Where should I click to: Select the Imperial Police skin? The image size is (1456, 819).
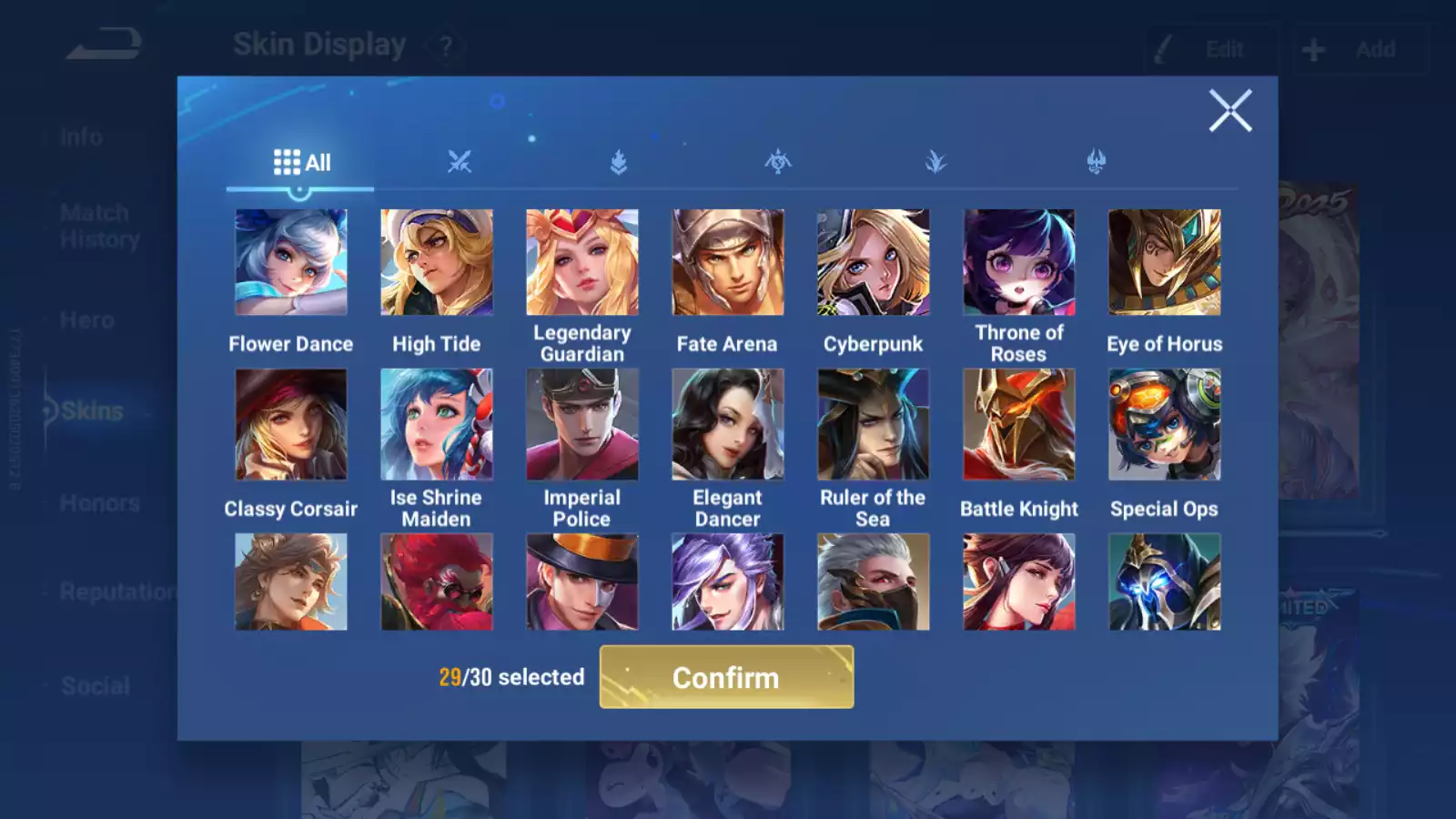click(582, 424)
